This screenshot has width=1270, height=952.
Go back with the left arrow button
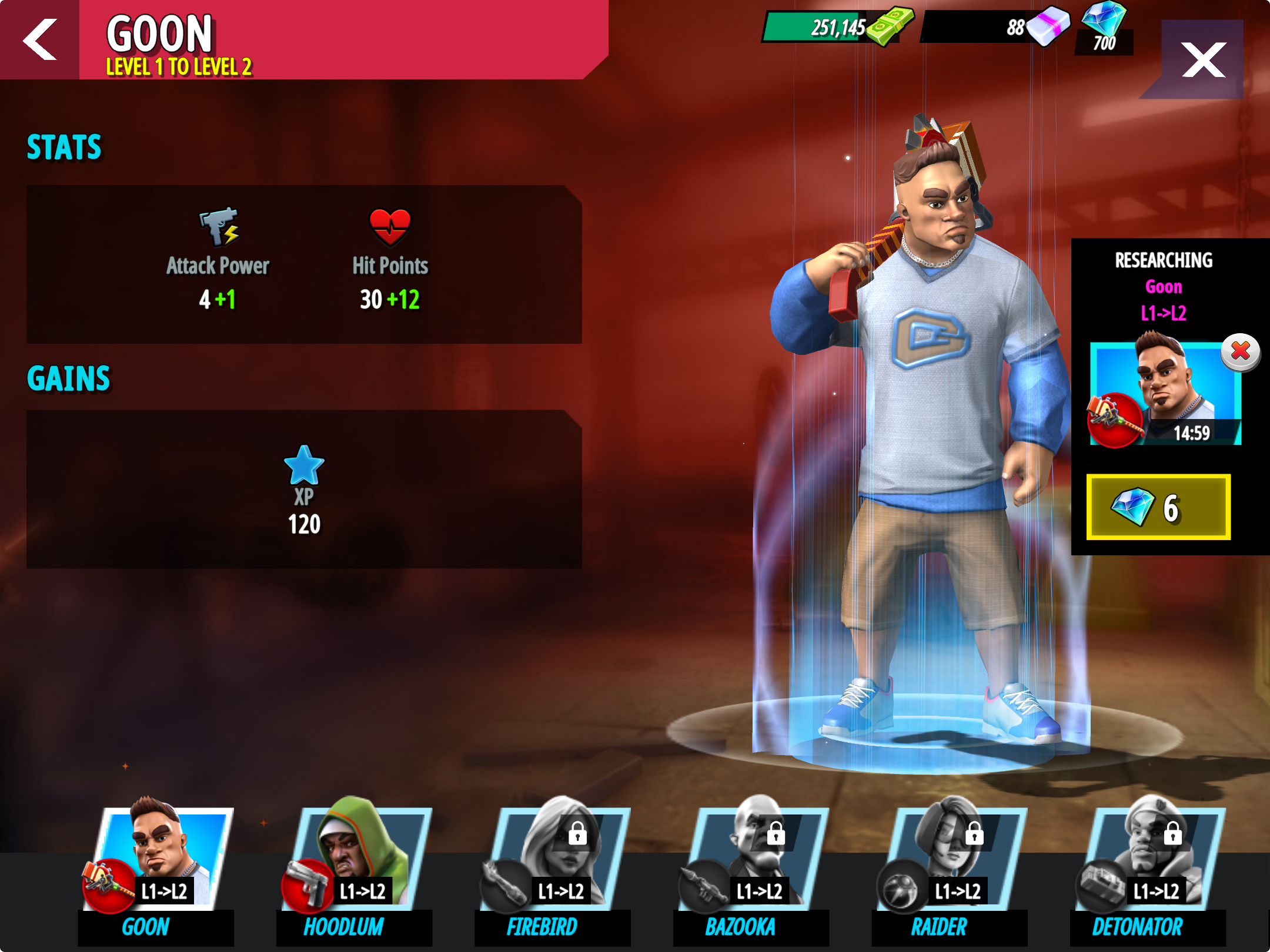pos(39,39)
